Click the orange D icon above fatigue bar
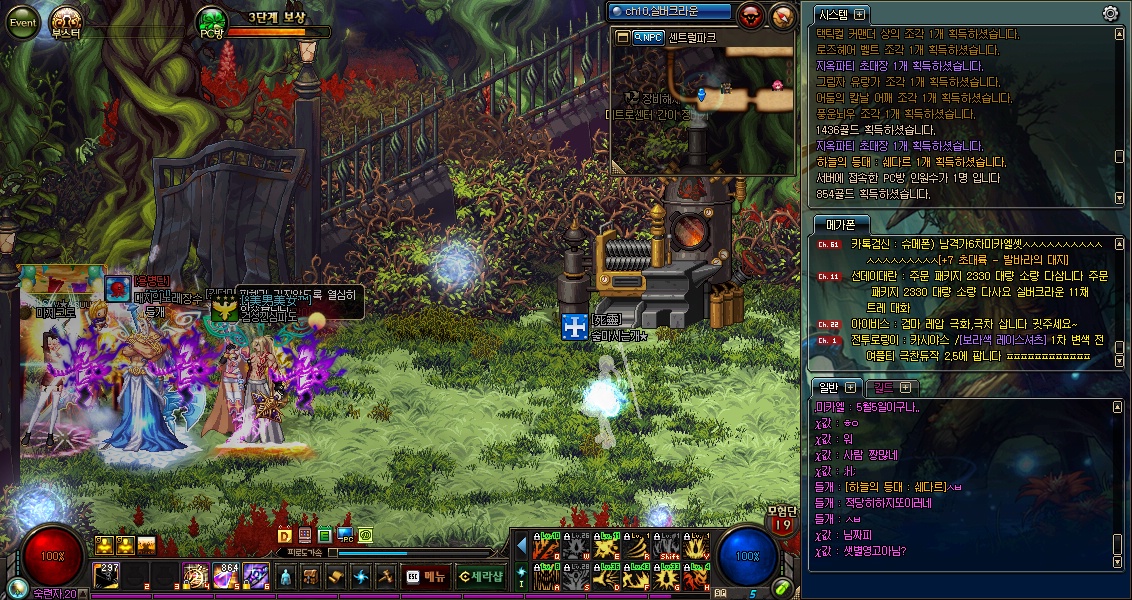1132x600 pixels. pos(284,535)
